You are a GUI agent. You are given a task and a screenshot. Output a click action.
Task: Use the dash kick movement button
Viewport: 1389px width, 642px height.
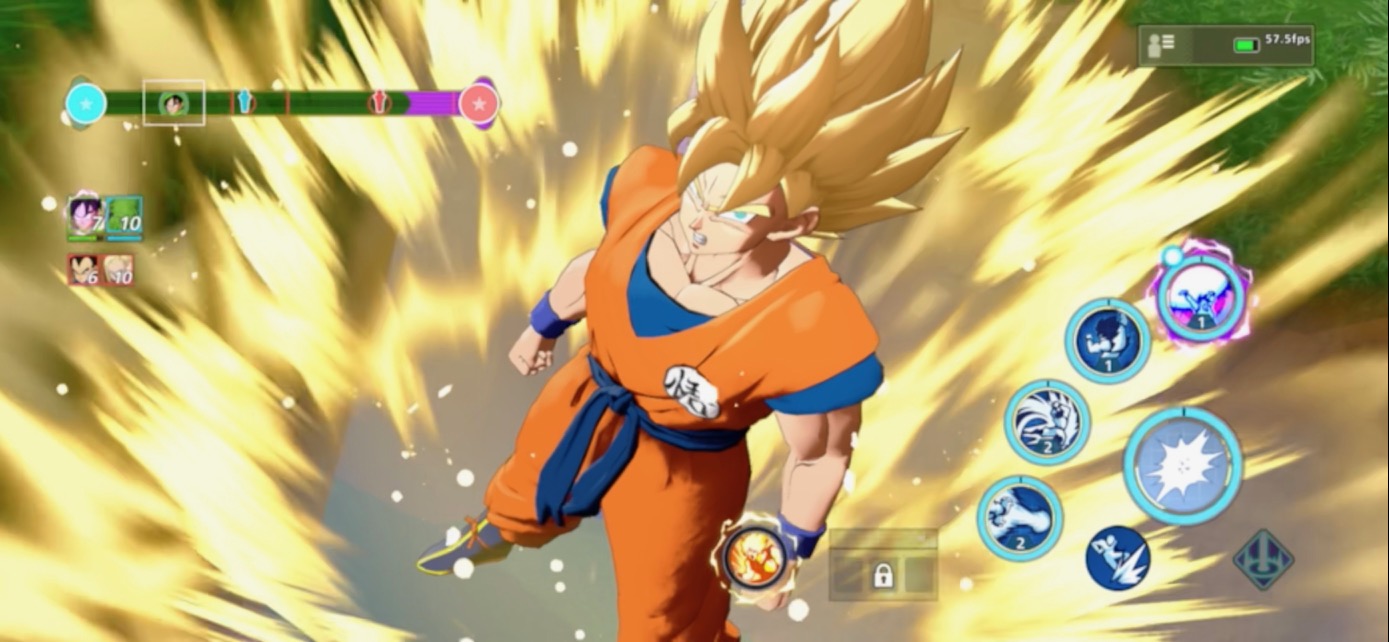coord(1117,558)
